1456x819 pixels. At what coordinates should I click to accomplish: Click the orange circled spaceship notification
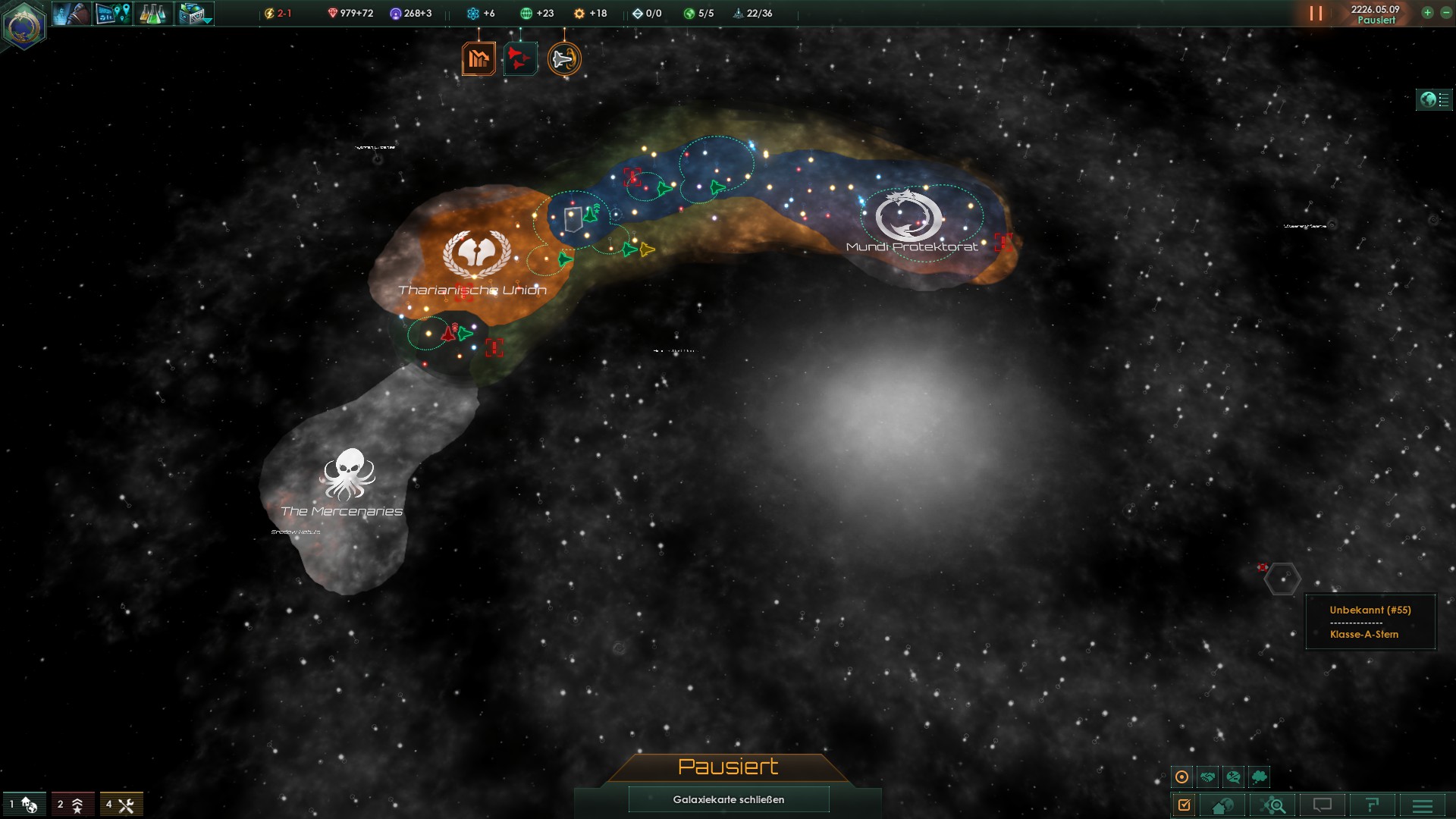pos(564,58)
